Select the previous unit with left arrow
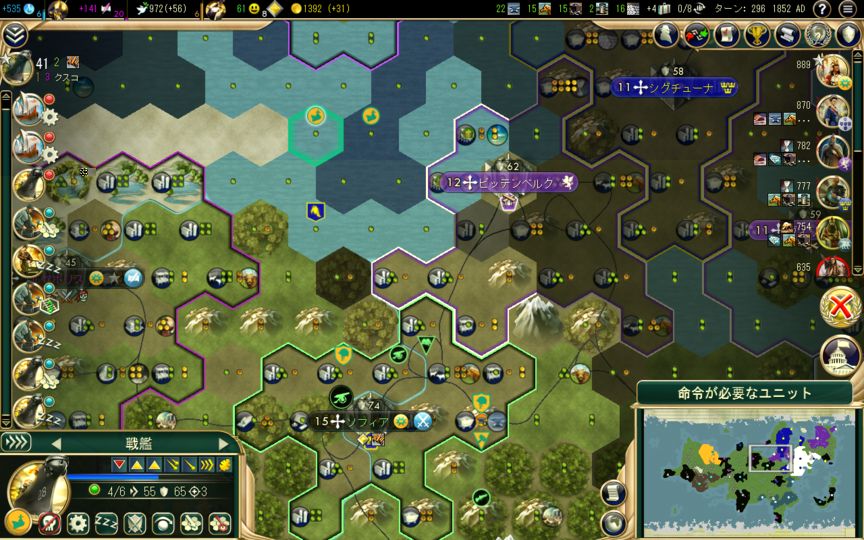The height and width of the screenshot is (540, 864). (55, 443)
